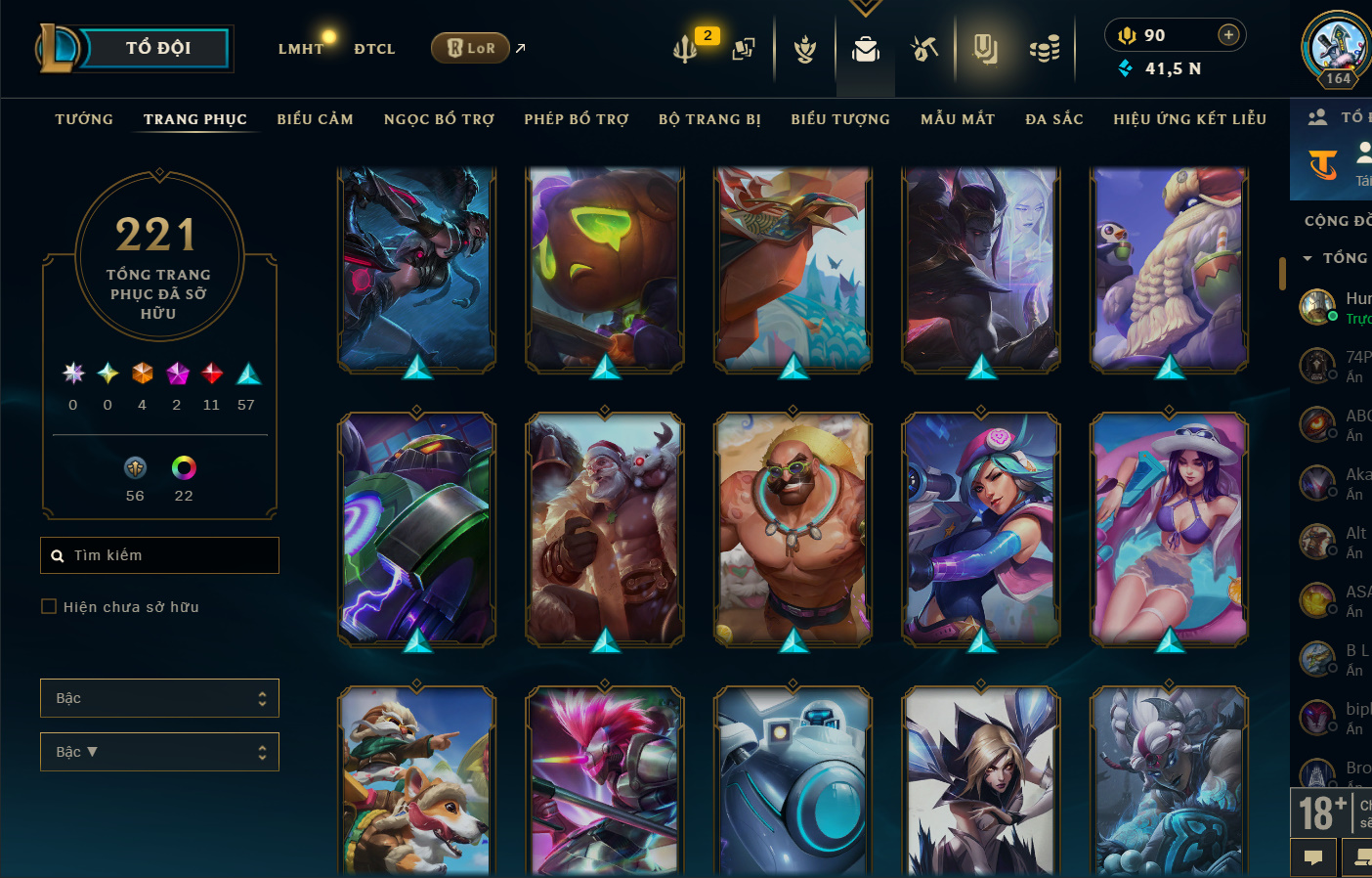Show the PHÉP BỔ TRỢ tab

tap(577, 119)
